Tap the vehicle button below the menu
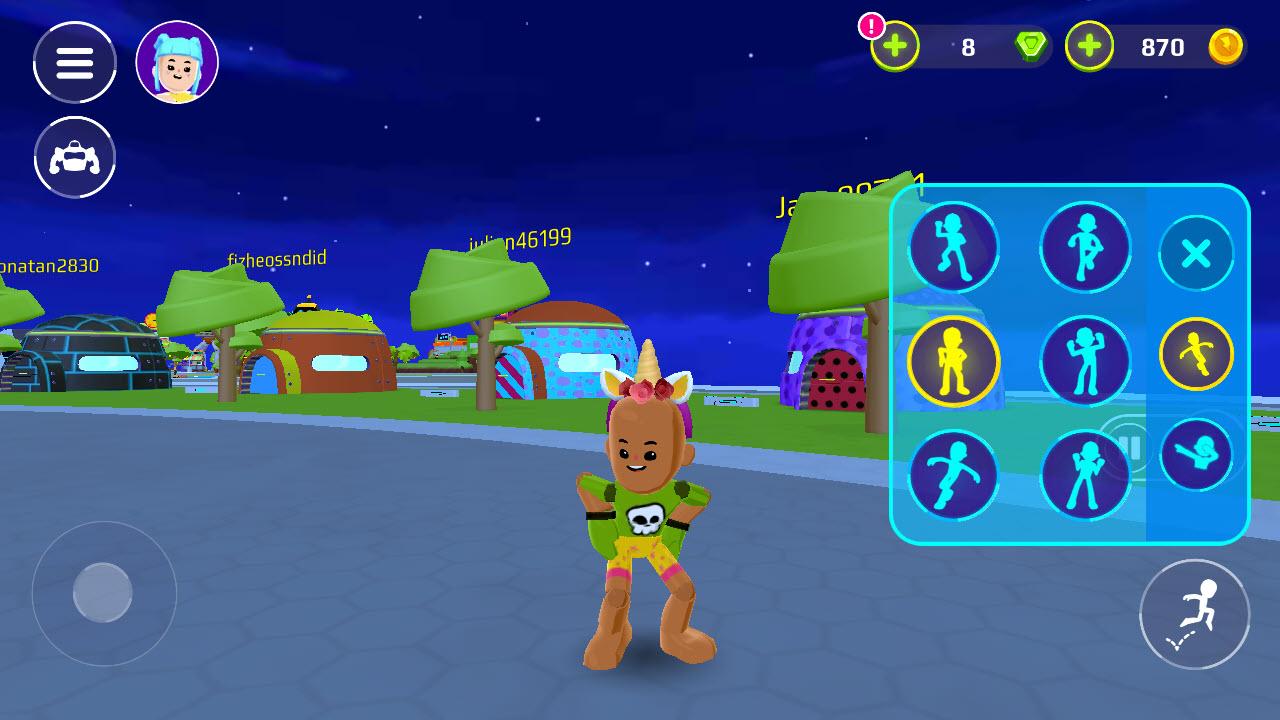1280x720 pixels. (75, 158)
